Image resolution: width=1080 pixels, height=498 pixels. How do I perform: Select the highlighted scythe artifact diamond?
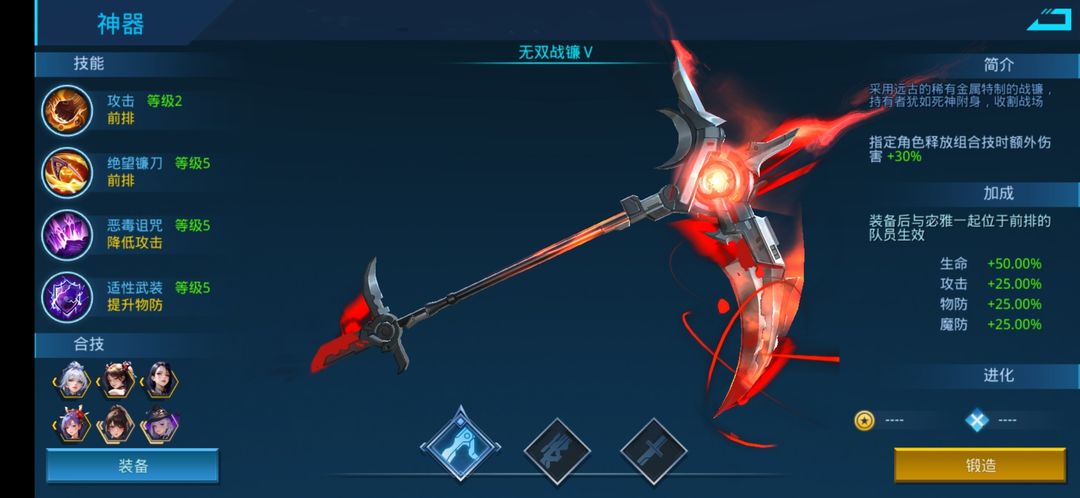coord(458,444)
